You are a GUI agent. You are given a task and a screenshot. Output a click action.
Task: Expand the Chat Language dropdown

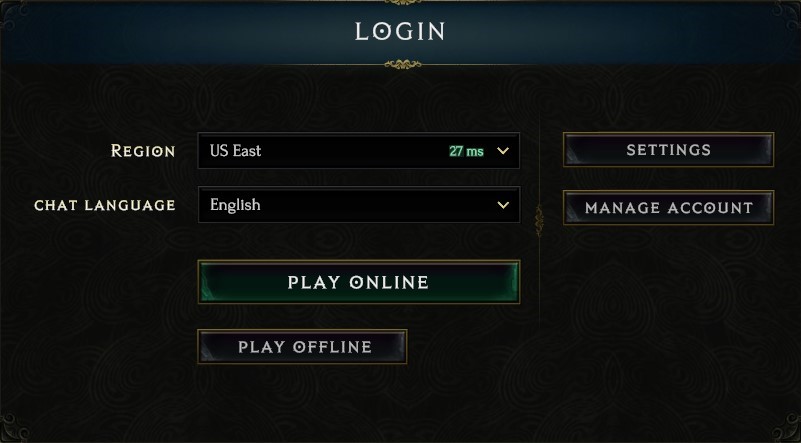[358, 205]
